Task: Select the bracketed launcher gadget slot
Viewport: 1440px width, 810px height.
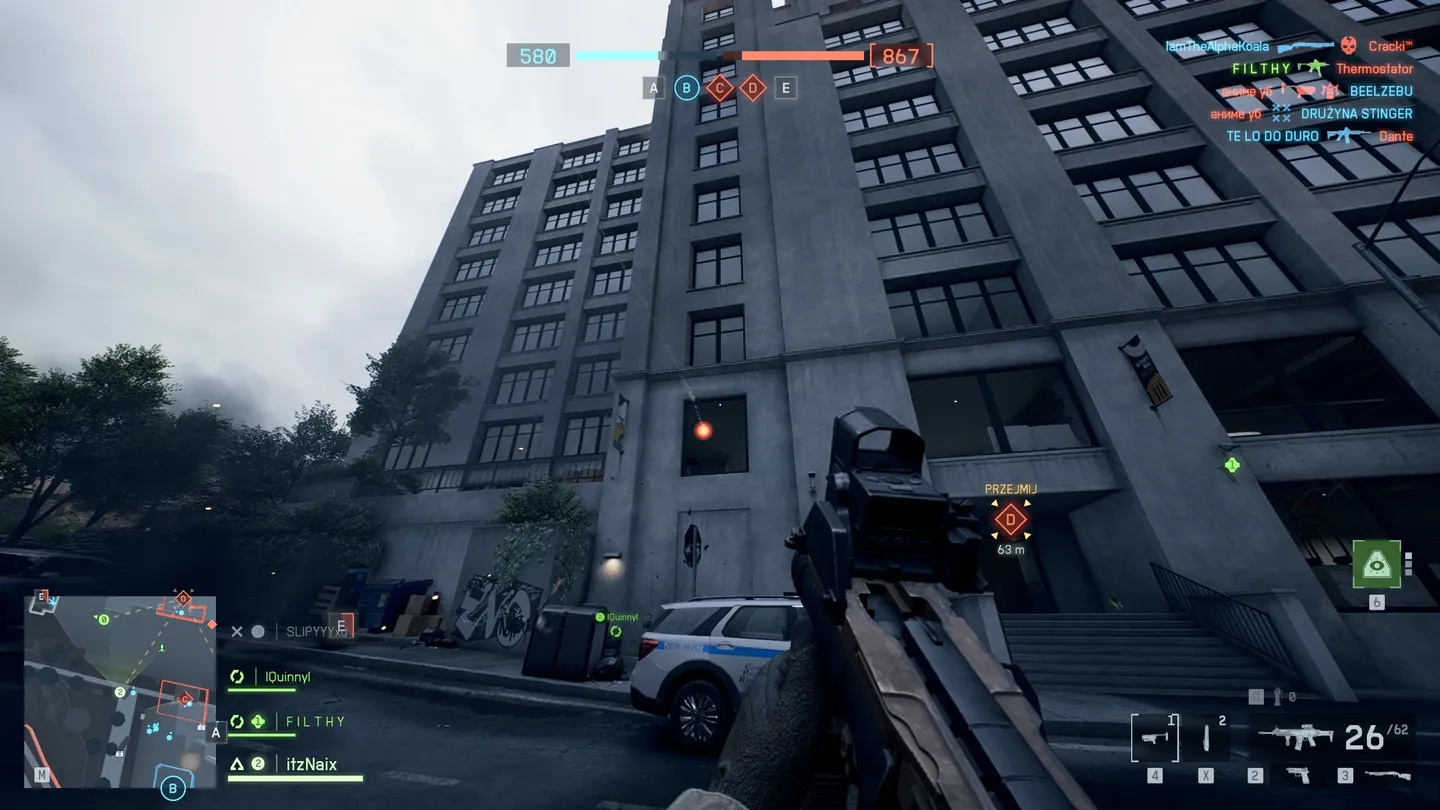Action: [1154, 738]
